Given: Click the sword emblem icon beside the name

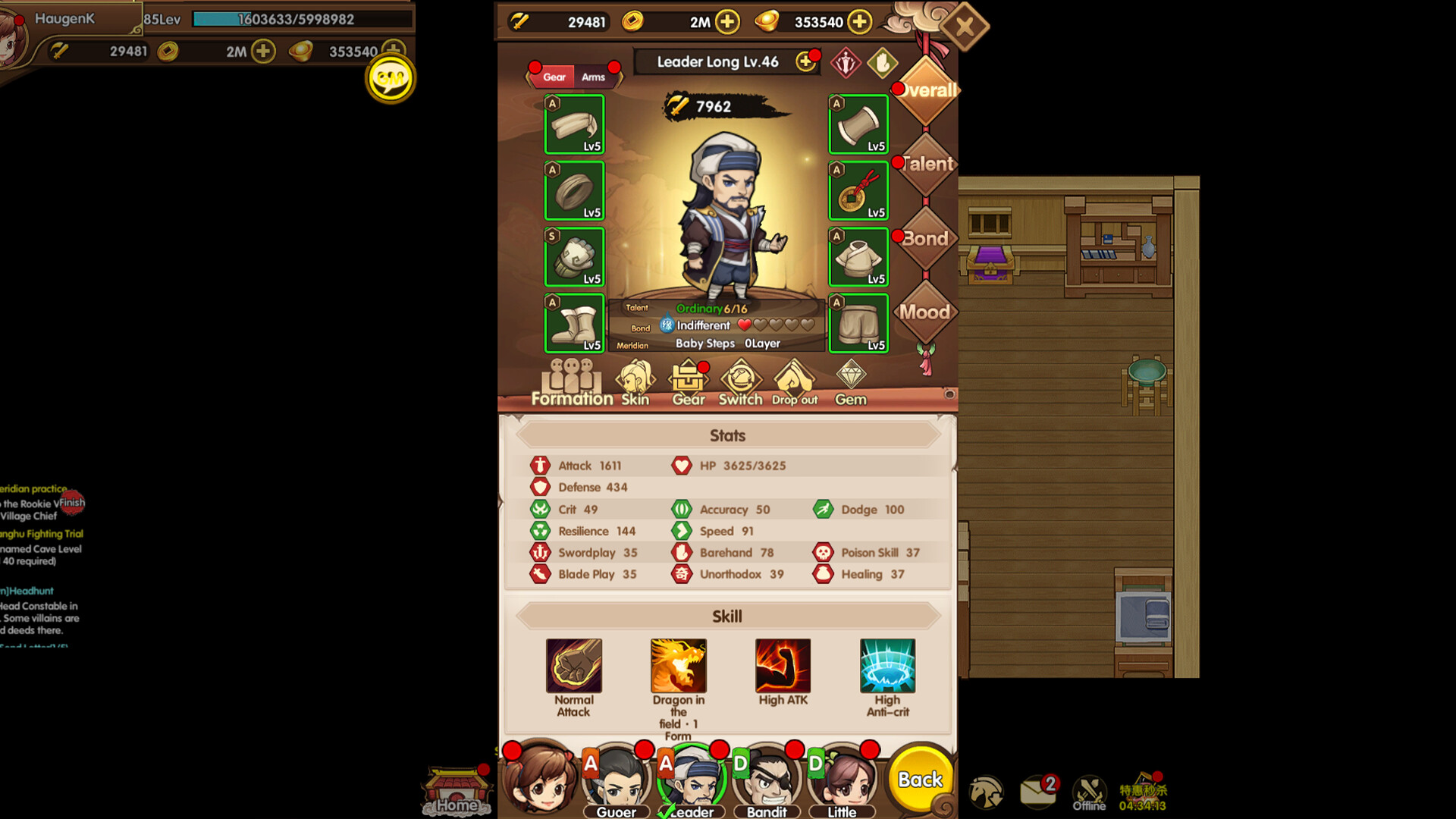Looking at the screenshot, I should coord(844,62).
